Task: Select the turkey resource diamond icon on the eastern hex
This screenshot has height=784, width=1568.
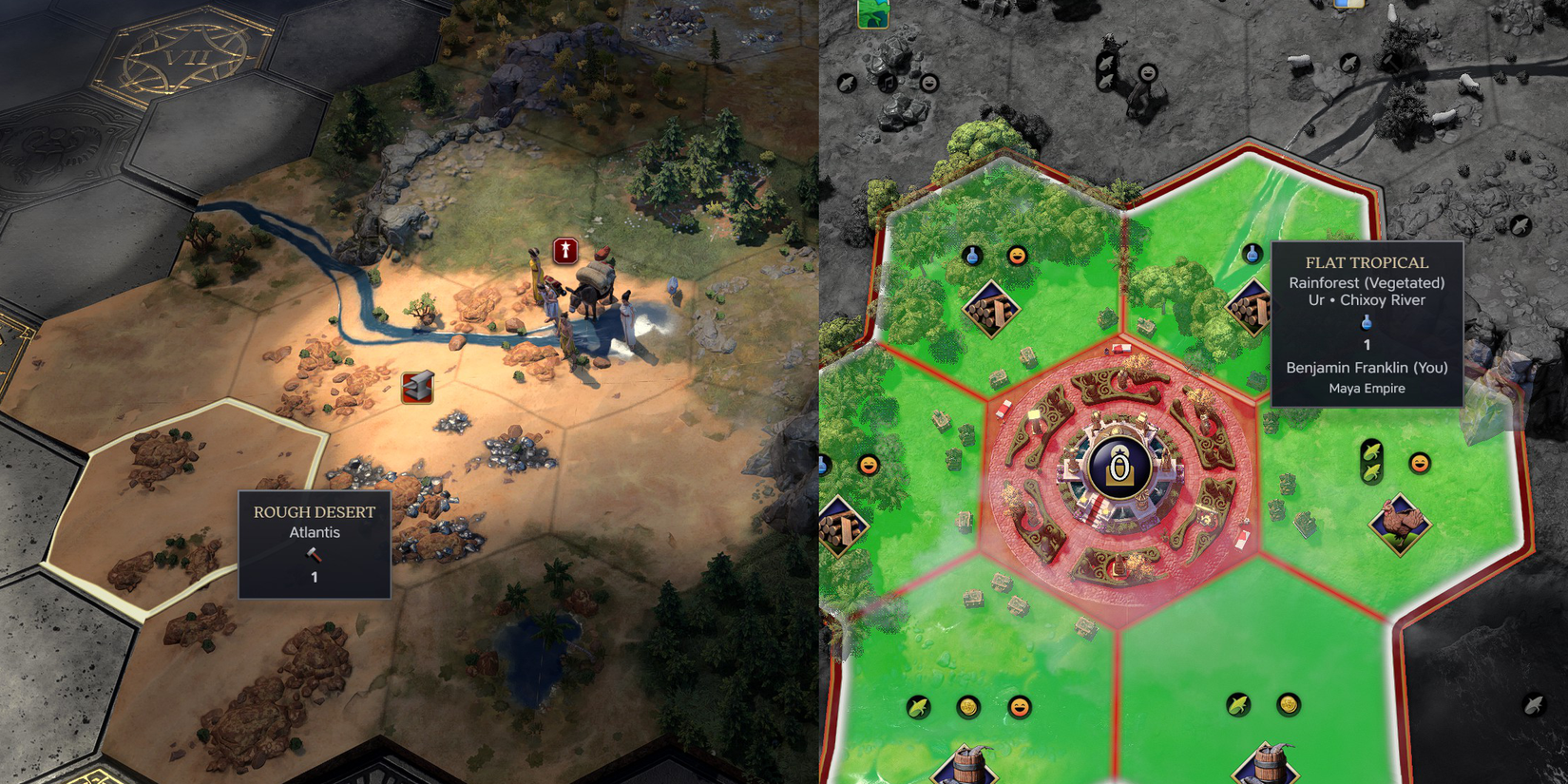Action: click(x=1399, y=523)
